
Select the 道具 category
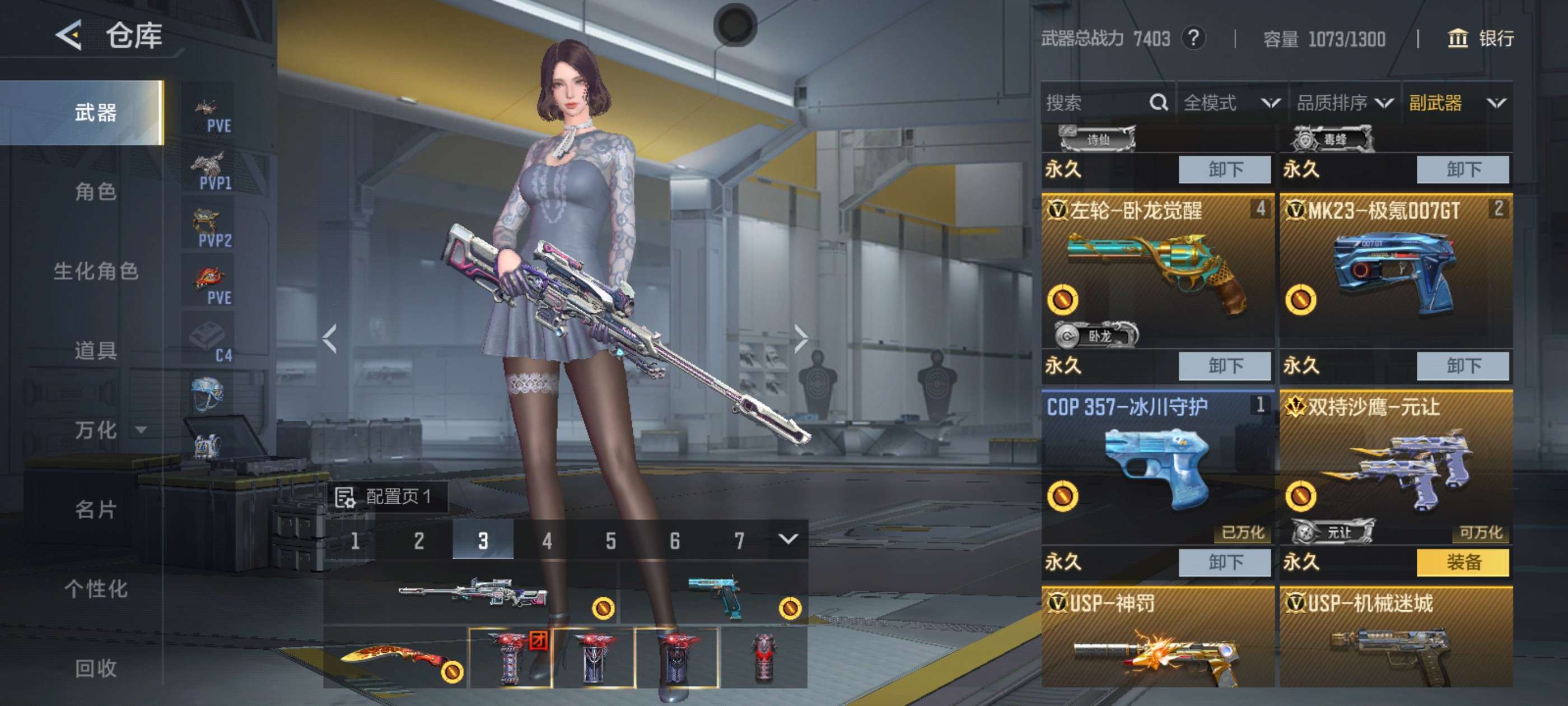[x=96, y=350]
